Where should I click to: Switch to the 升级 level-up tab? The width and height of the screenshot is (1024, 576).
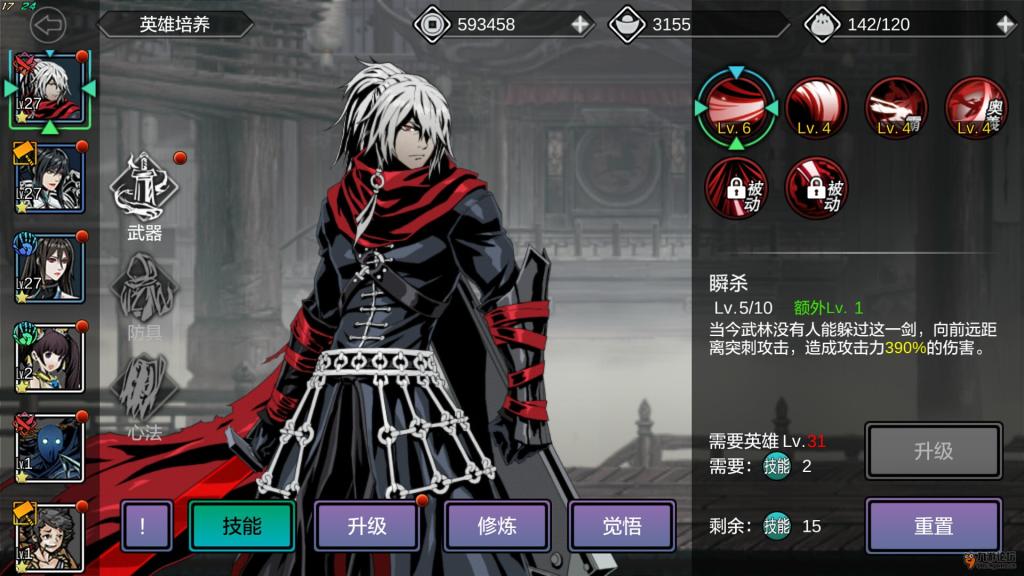pyautogui.click(x=367, y=526)
